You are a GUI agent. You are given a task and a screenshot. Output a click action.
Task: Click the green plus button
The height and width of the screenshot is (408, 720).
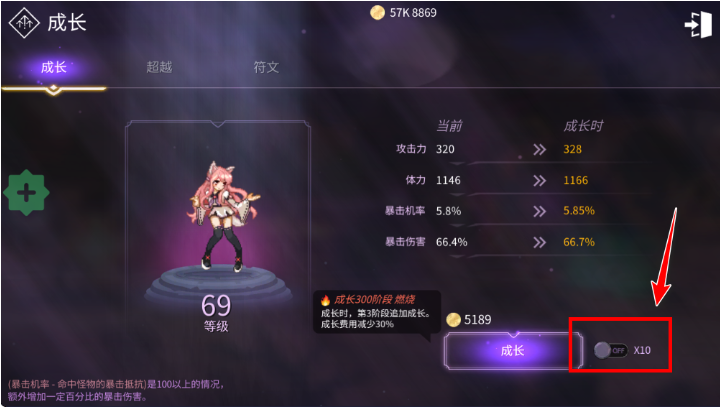27,192
